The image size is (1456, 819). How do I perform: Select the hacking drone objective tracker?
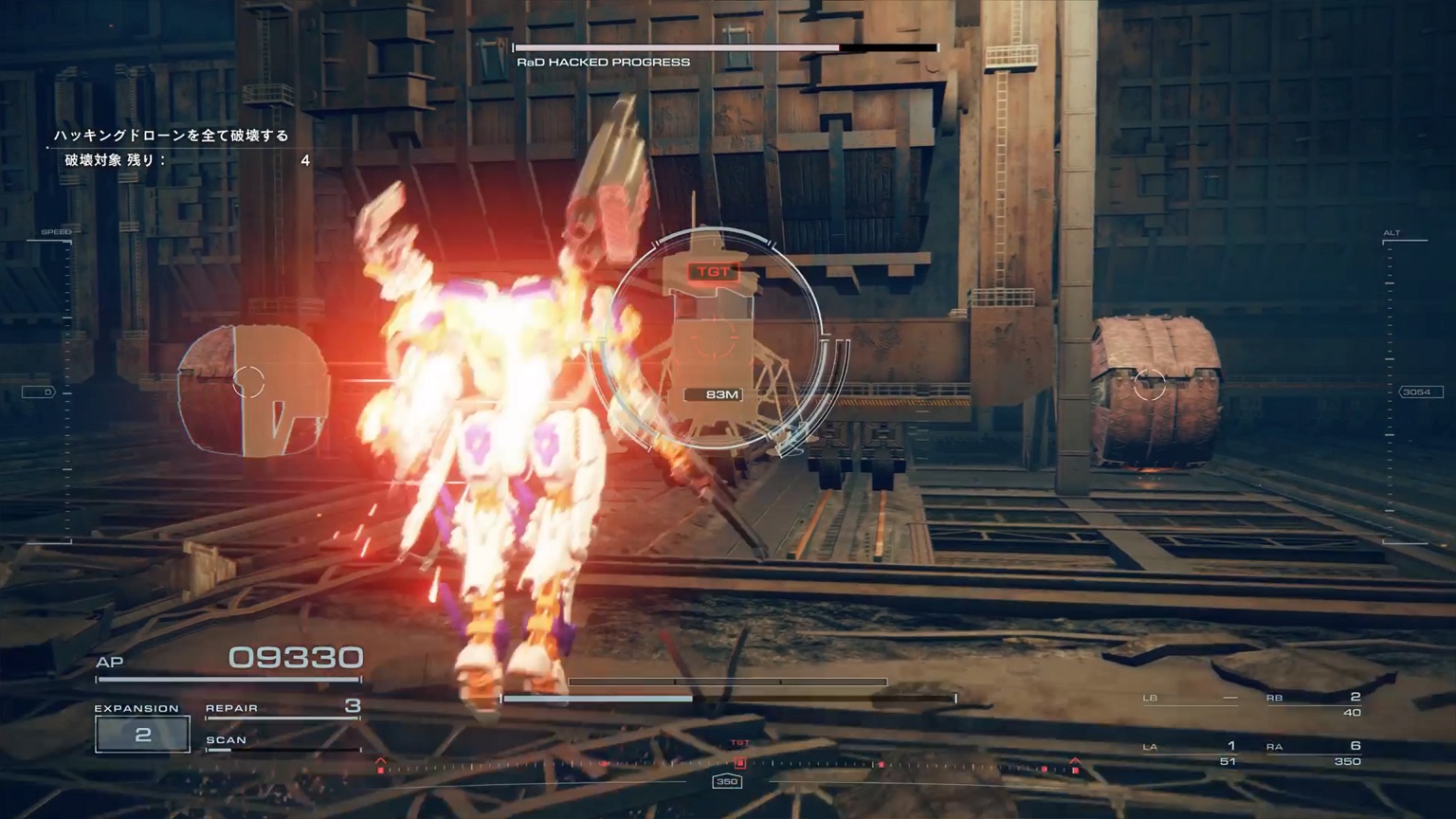172,136
